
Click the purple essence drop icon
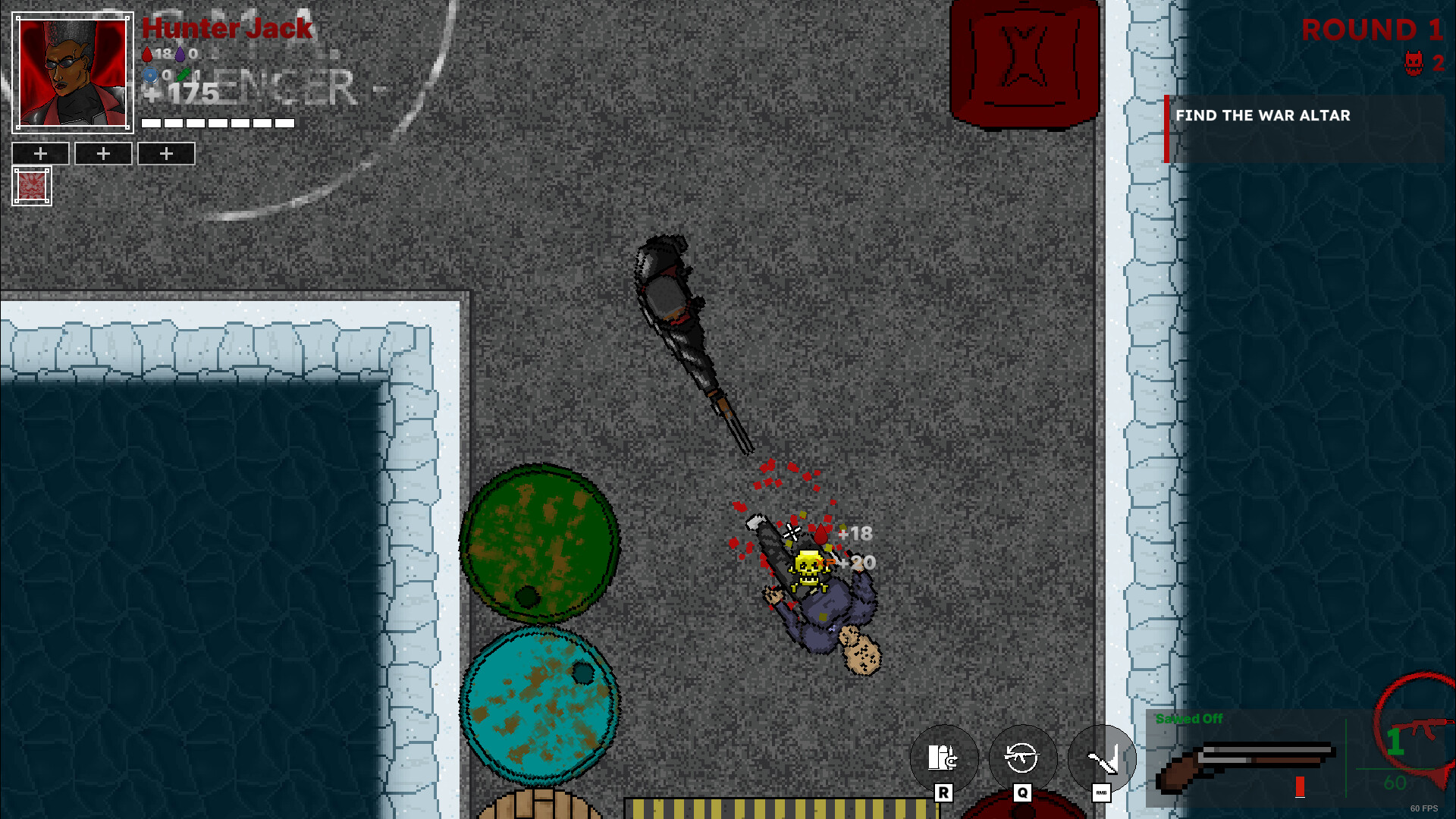coord(178,53)
